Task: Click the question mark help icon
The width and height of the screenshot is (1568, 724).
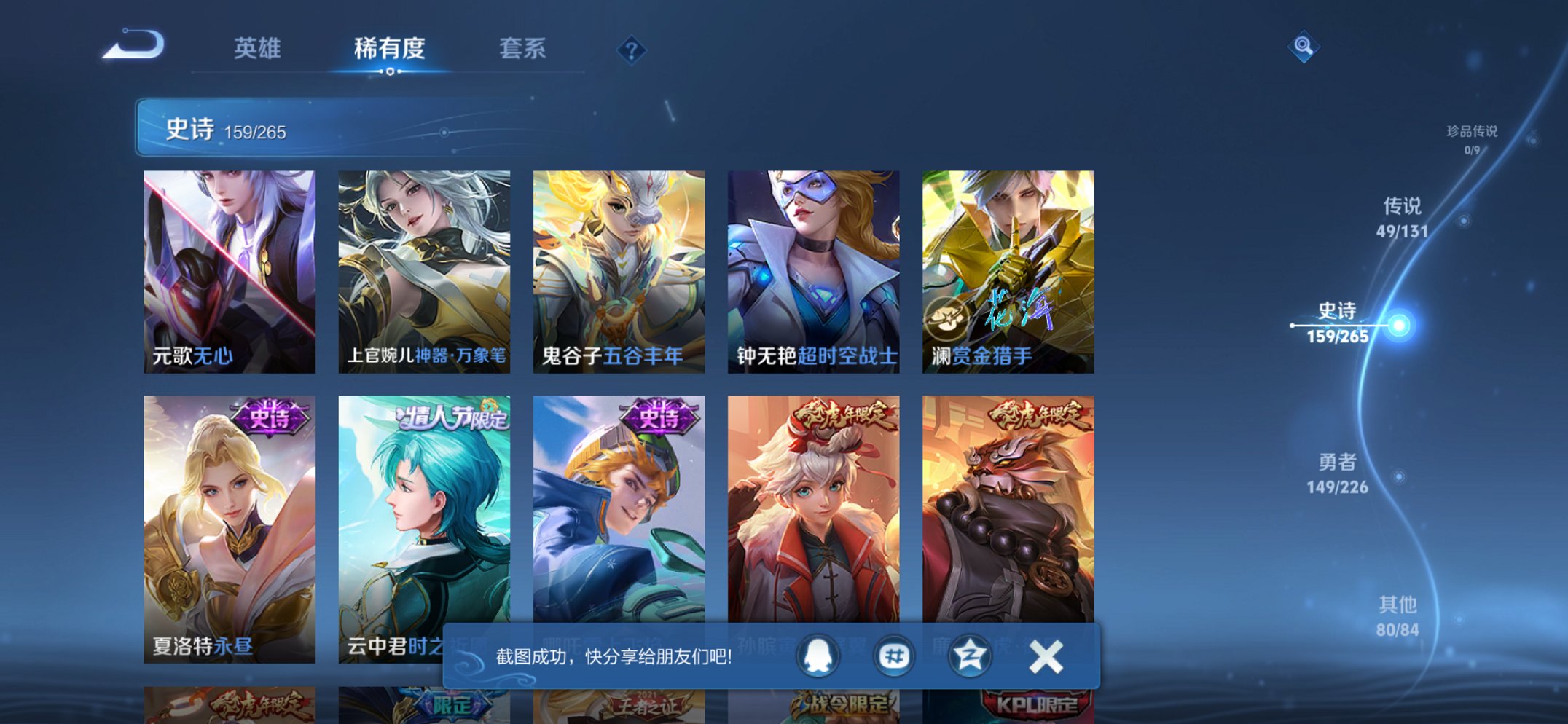Action: click(x=632, y=49)
